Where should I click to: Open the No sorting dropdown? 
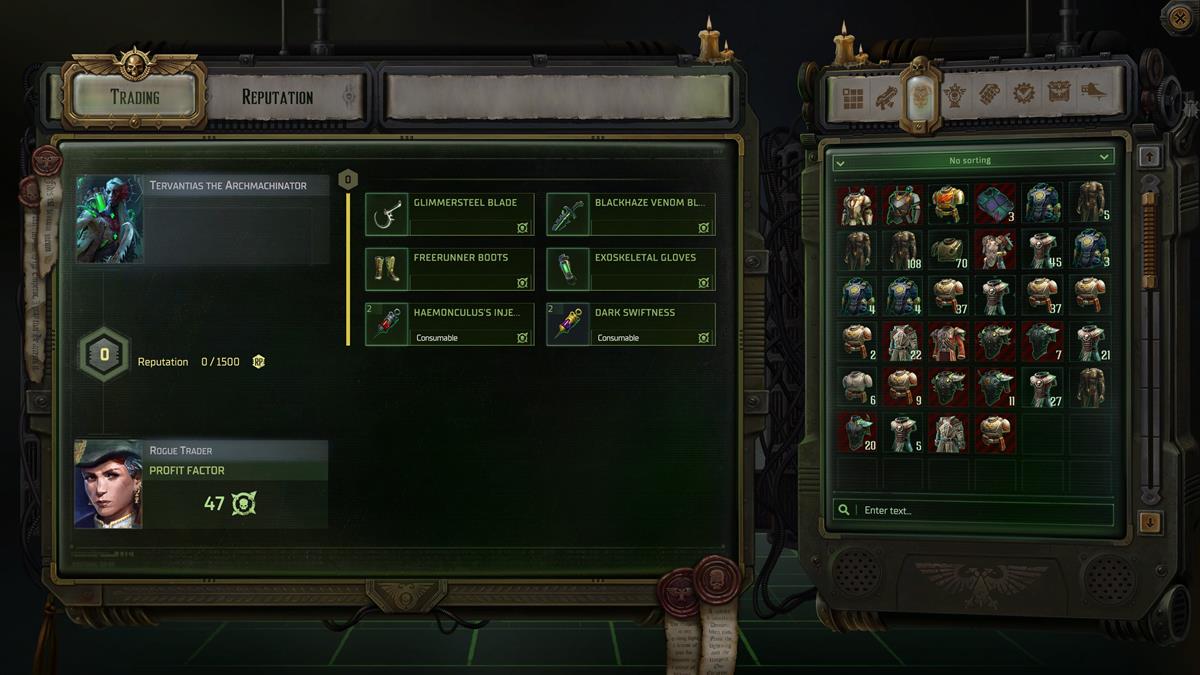pyautogui.click(x=973, y=159)
